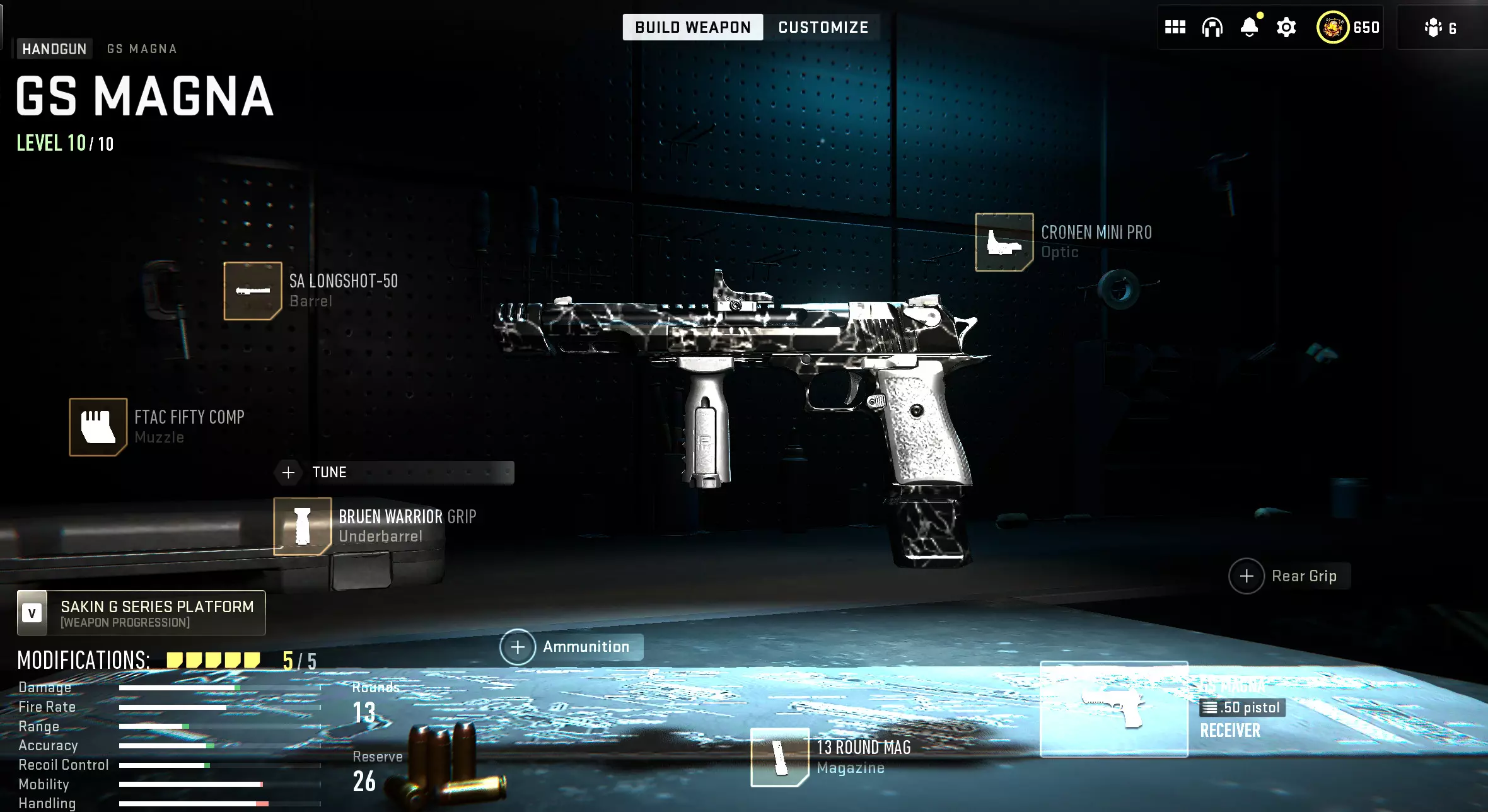The image size is (1488, 812).
Task: Switch to the Build Weapon tab
Action: pyautogui.click(x=692, y=27)
